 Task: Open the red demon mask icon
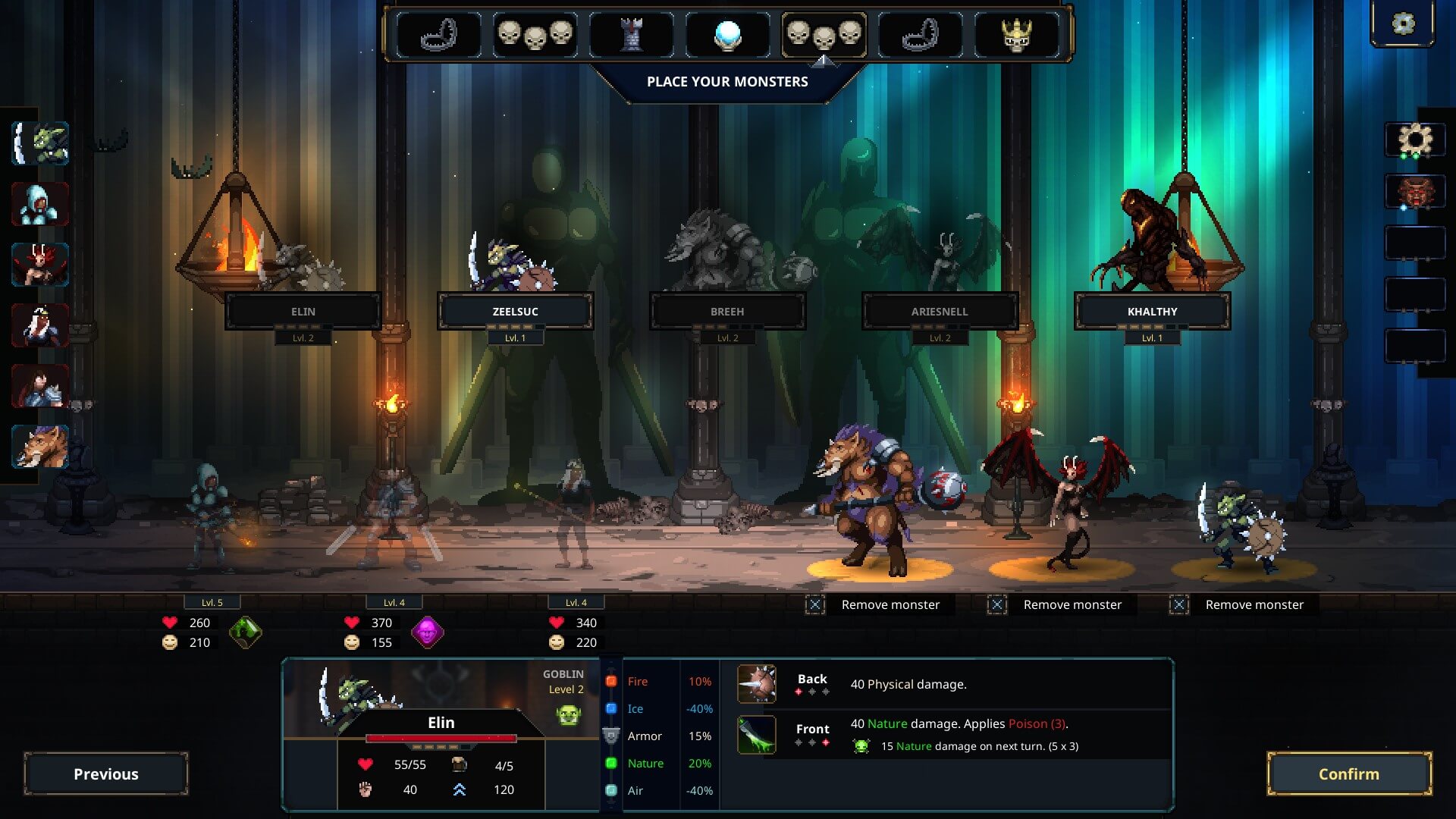(1415, 193)
